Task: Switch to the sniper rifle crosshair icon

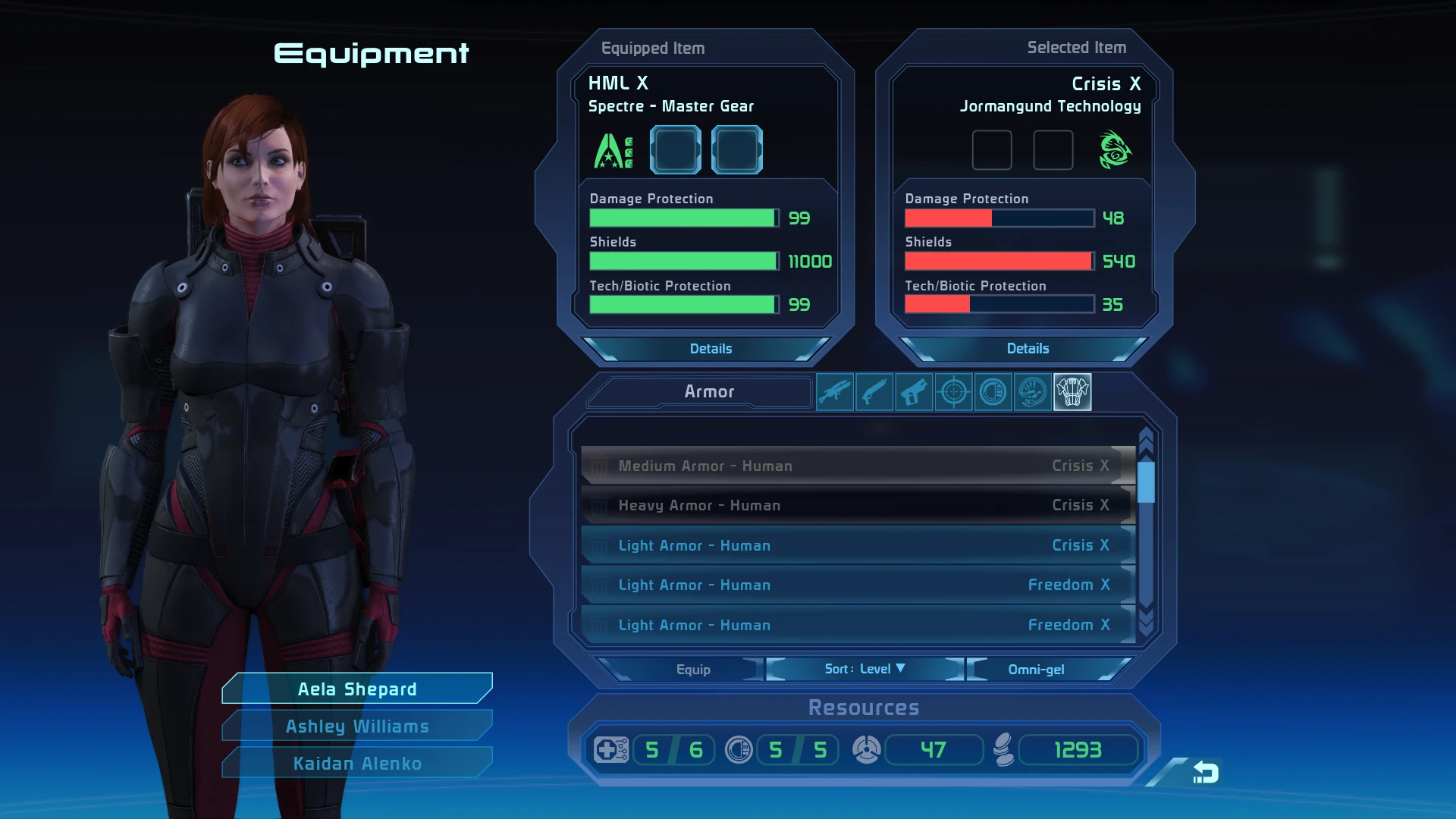Action: pyautogui.click(x=953, y=391)
